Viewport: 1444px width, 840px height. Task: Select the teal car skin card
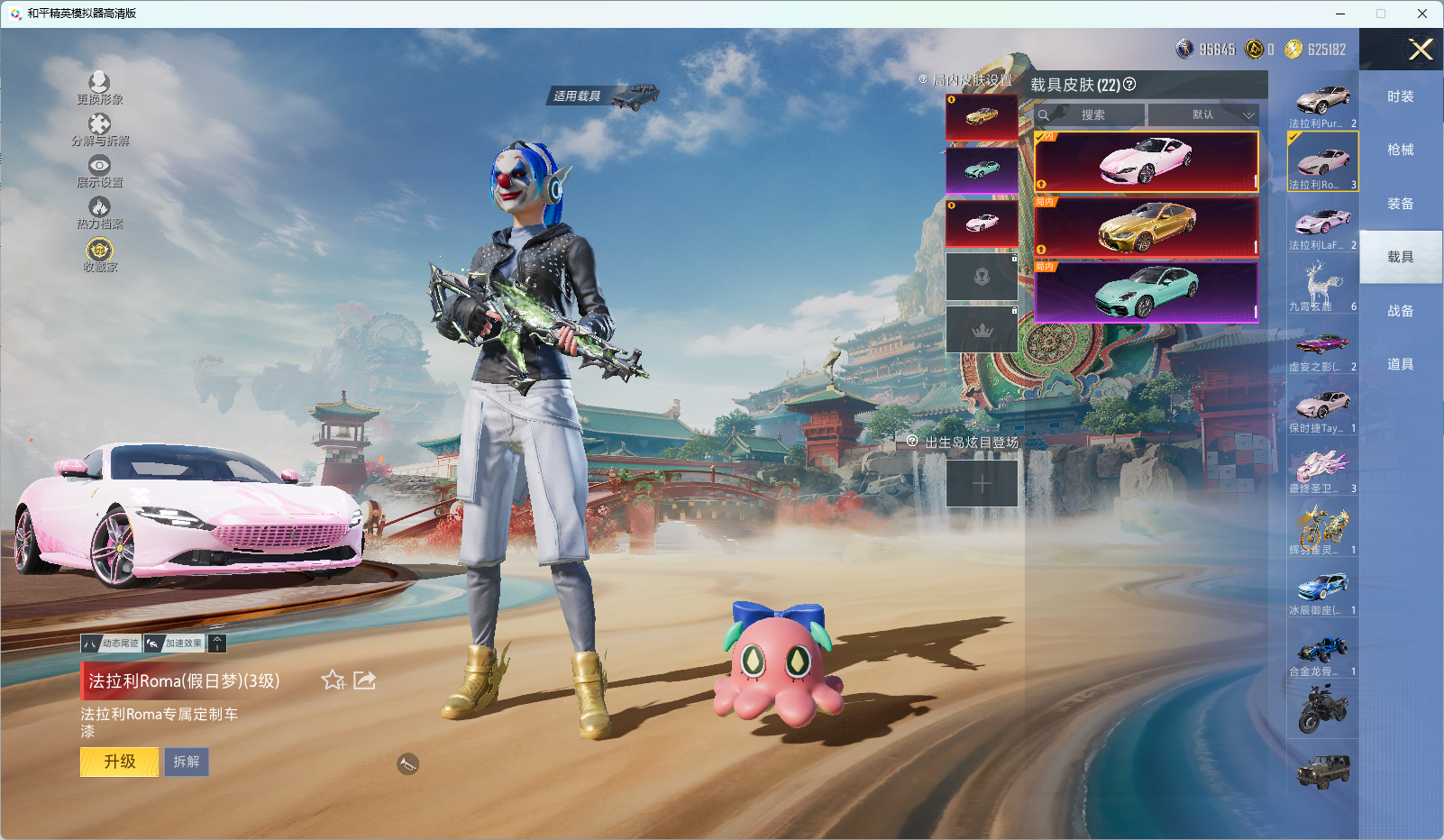pyautogui.click(x=1146, y=291)
